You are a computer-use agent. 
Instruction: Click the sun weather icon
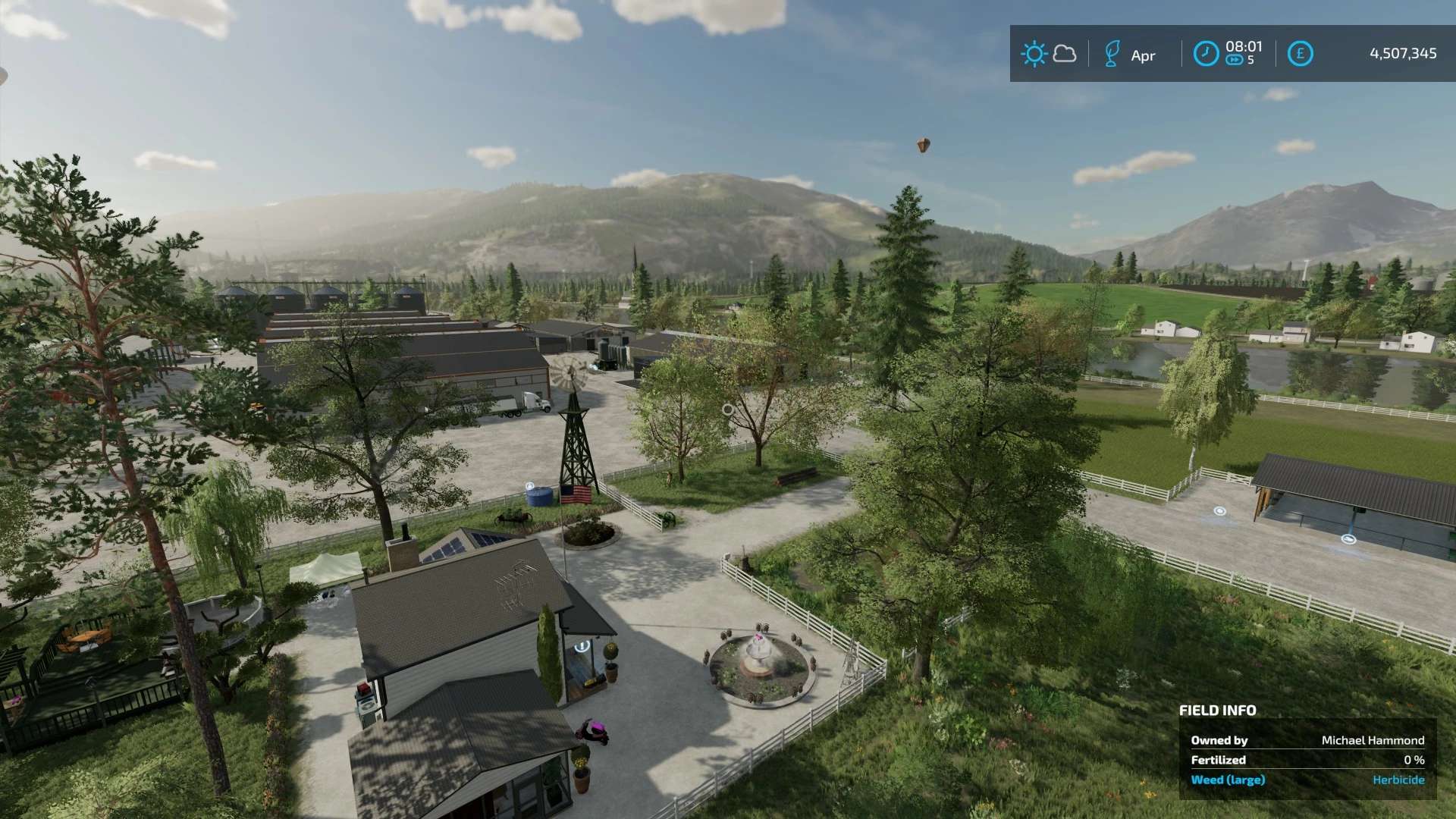(x=1034, y=54)
